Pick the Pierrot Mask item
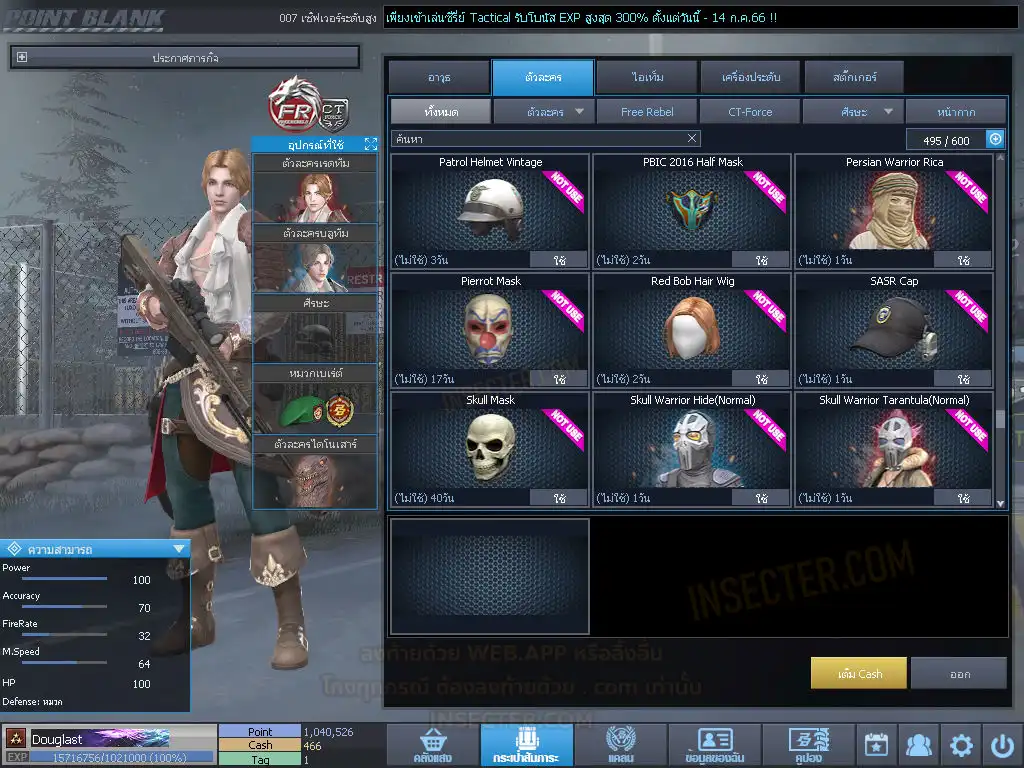This screenshot has height=768, width=1024. pyautogui.click(x=490, y=330)
